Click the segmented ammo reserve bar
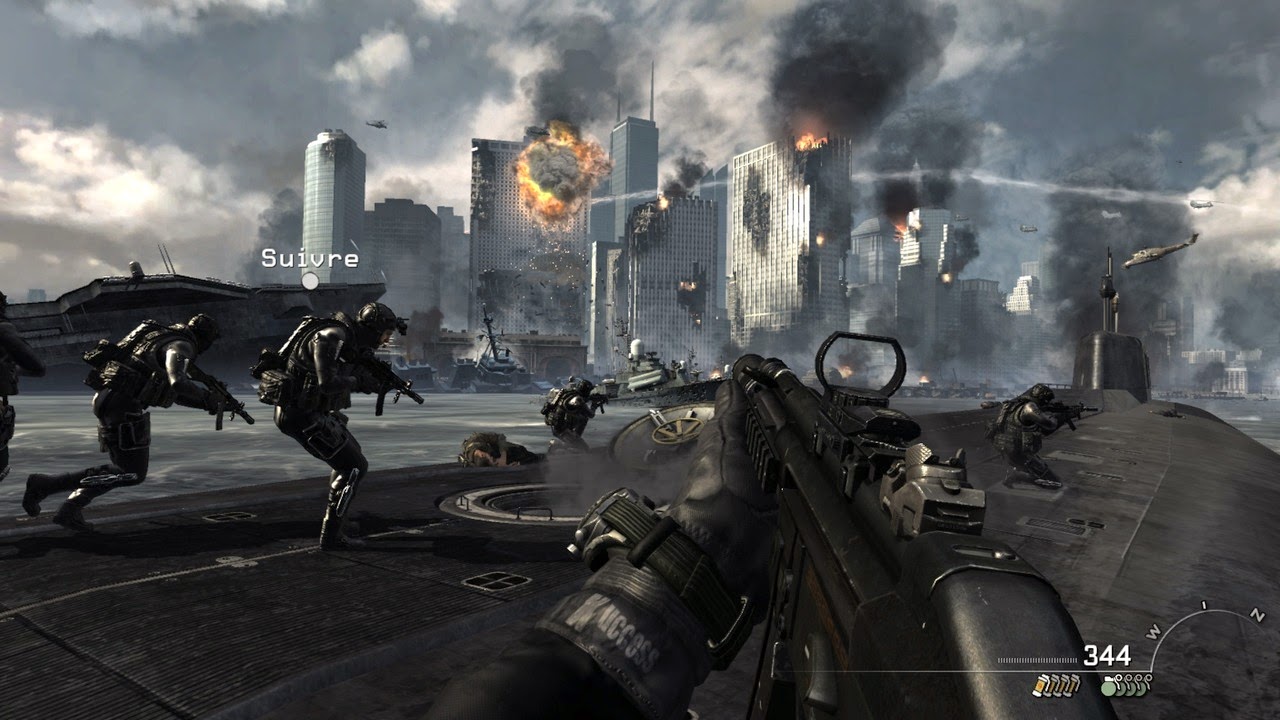The width and height of the screenshot is (1280, 720). 1035,660
